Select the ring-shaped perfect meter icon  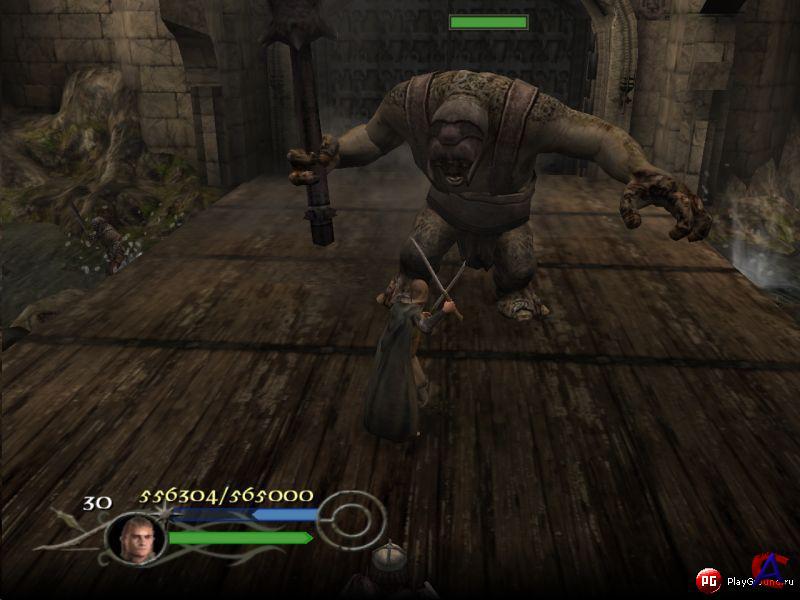pyautogui.click(x=352, y=517)
